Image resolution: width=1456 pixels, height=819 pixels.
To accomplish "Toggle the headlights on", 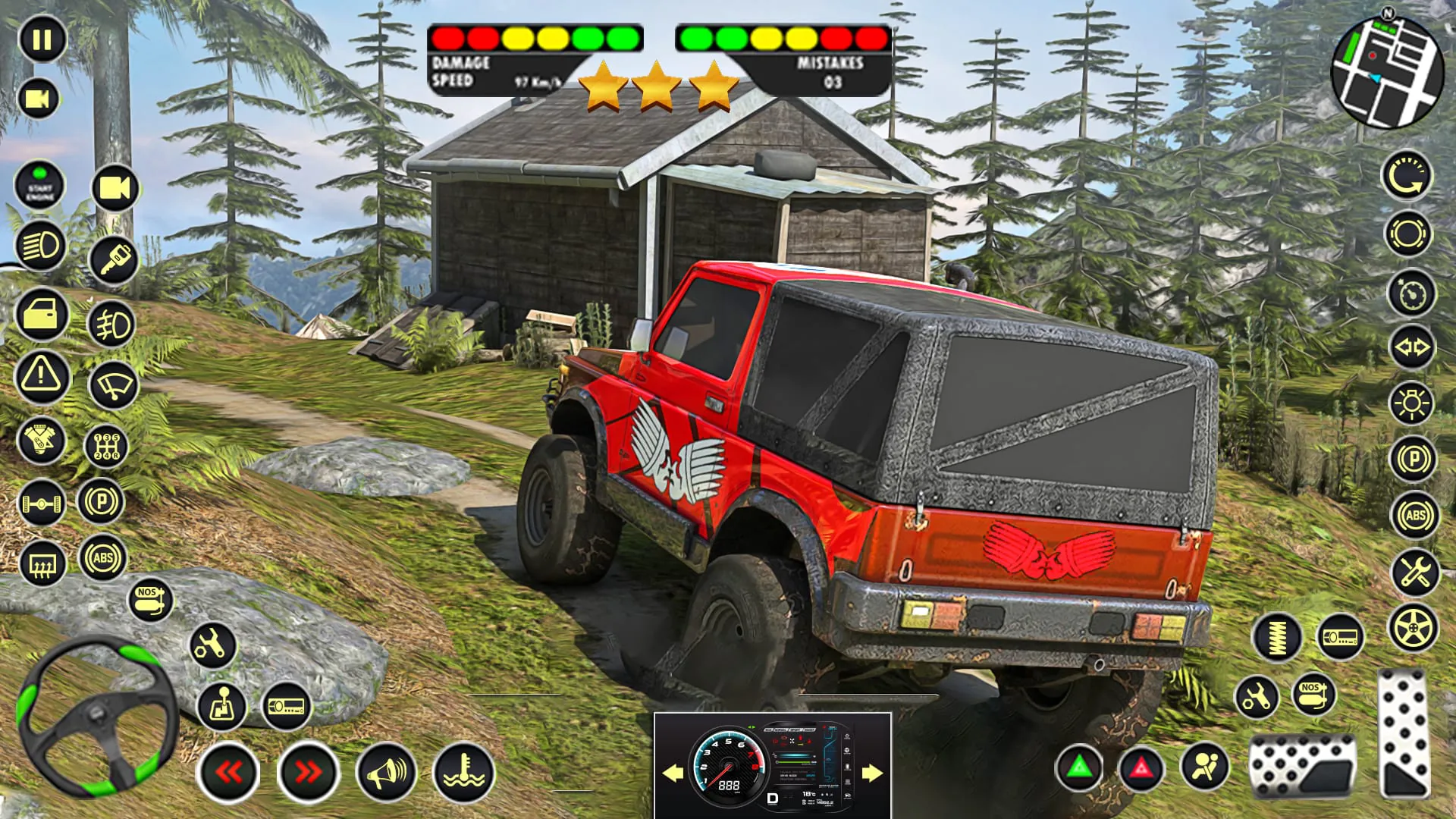I will [x=42, y=243].
